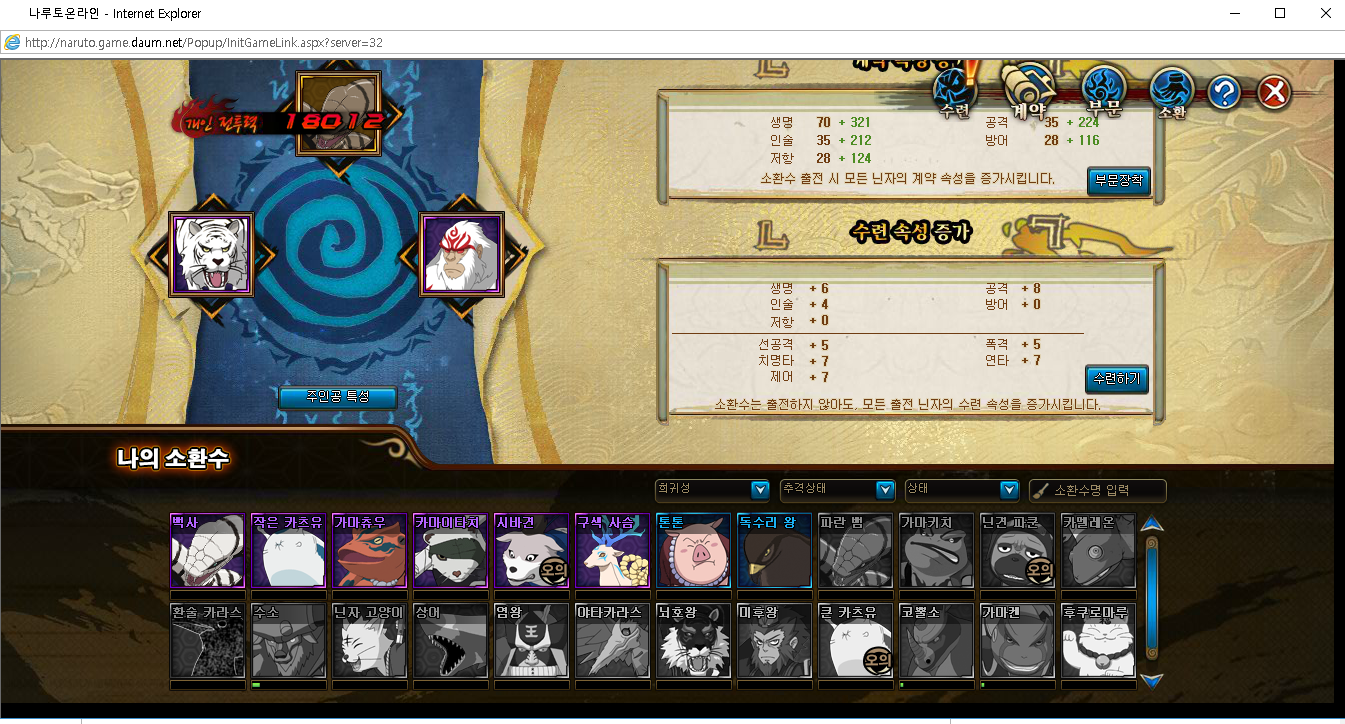Click the 수련하기 train button

click(1117, 380)
